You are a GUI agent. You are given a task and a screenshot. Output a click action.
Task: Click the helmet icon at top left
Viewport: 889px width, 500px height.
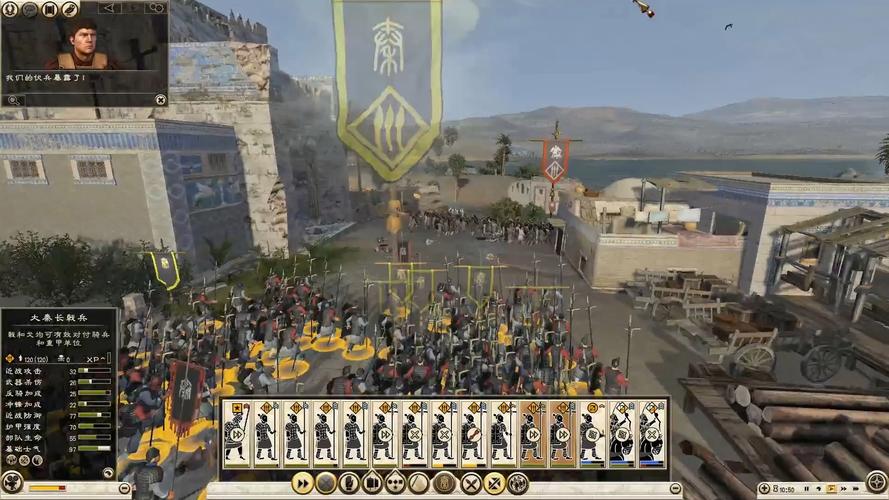10,9
